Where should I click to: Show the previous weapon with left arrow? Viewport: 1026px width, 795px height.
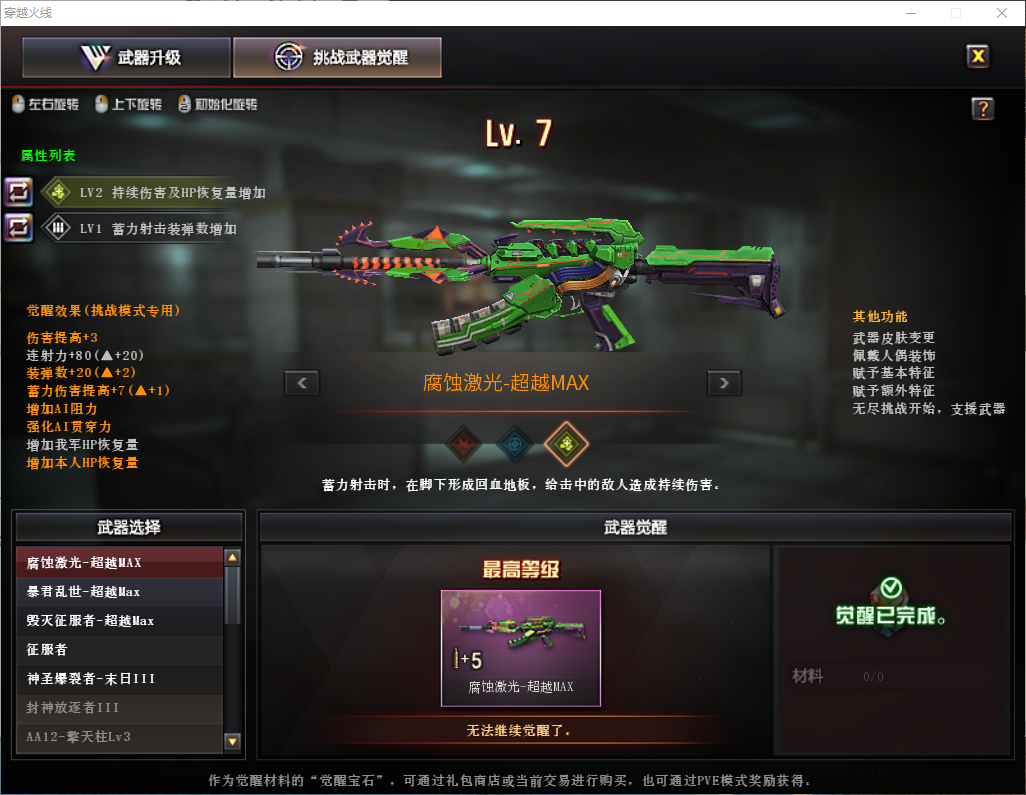tap(302, 382)
